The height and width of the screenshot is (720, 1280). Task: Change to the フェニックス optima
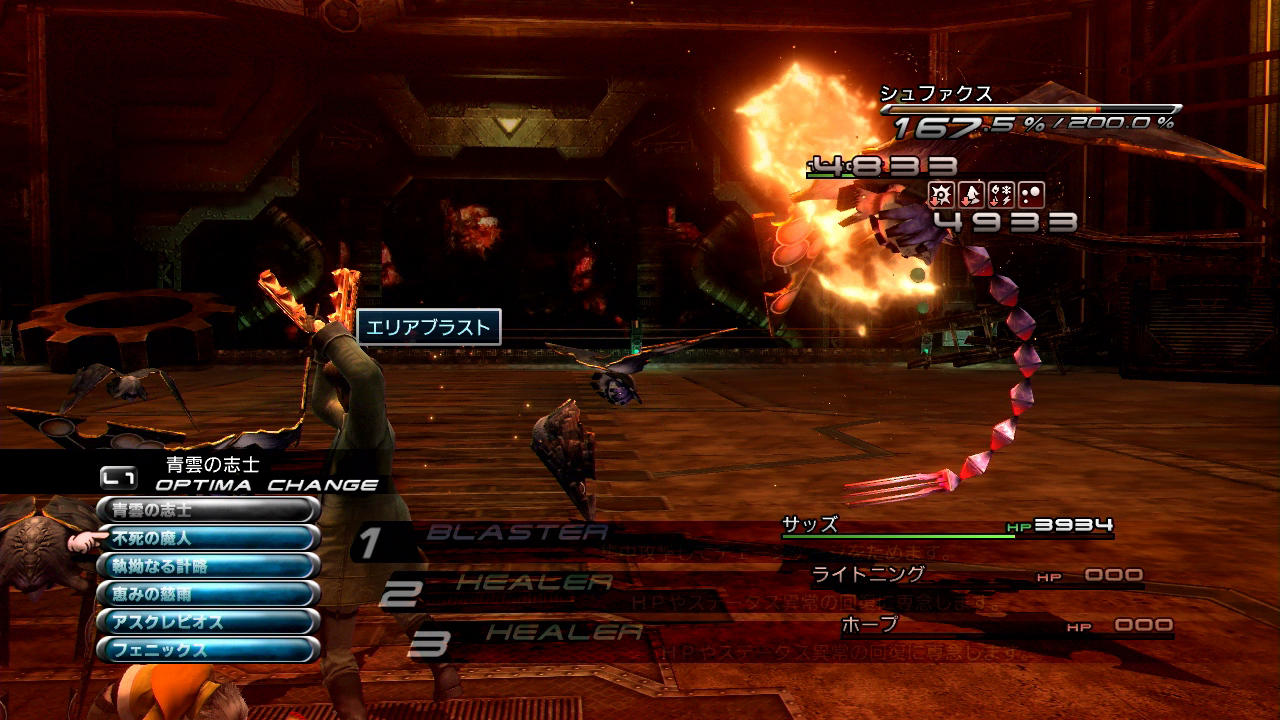click(208, 650)
